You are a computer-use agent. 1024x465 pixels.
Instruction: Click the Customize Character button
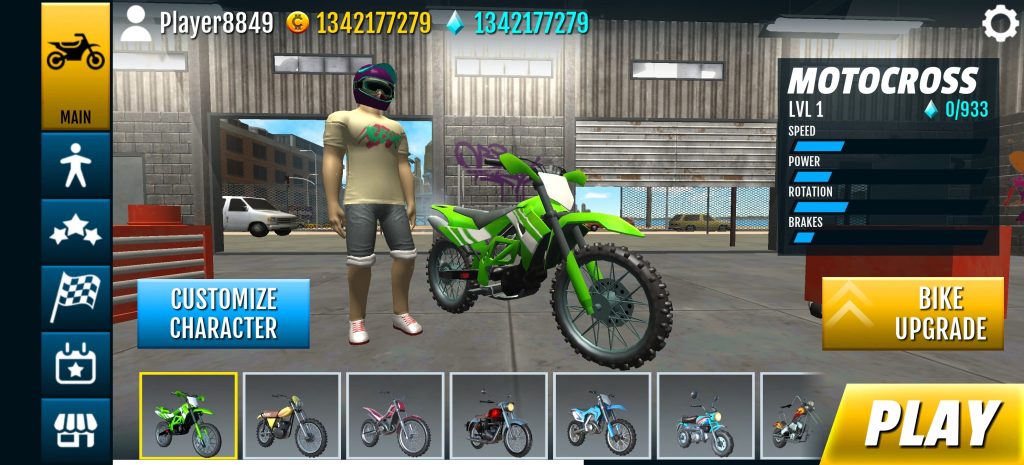point(223,313)
